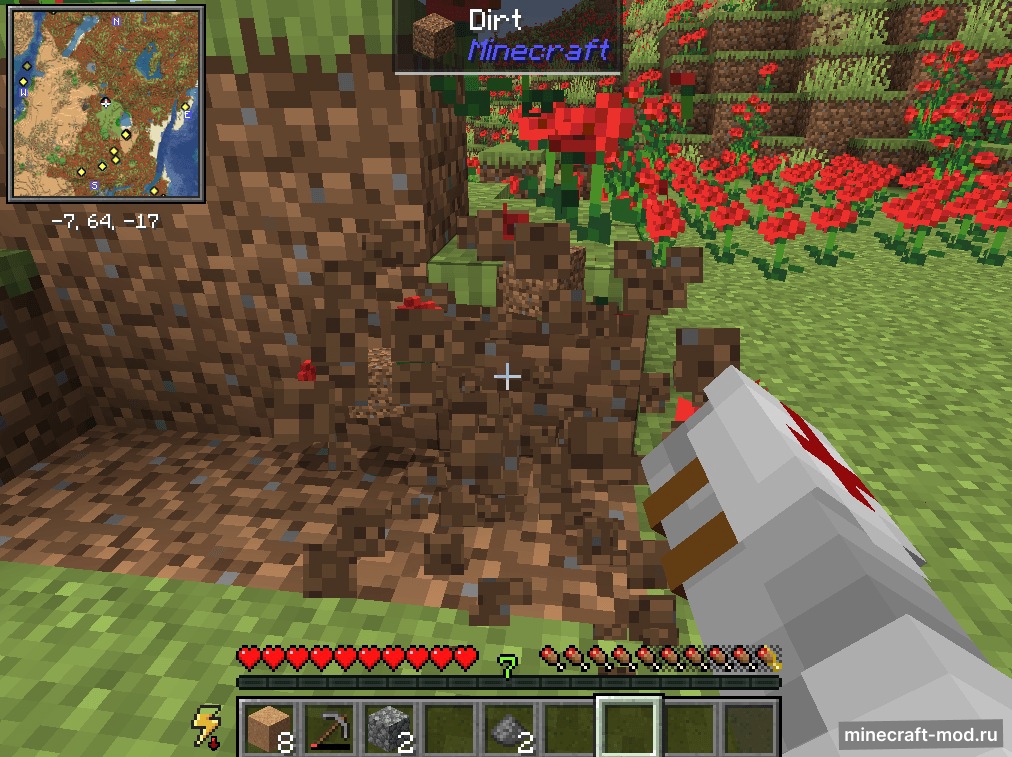The height and width of the screenshot is (757, 1012).
Task: Choose the cobblestone block slot
Action: [387, 725]
